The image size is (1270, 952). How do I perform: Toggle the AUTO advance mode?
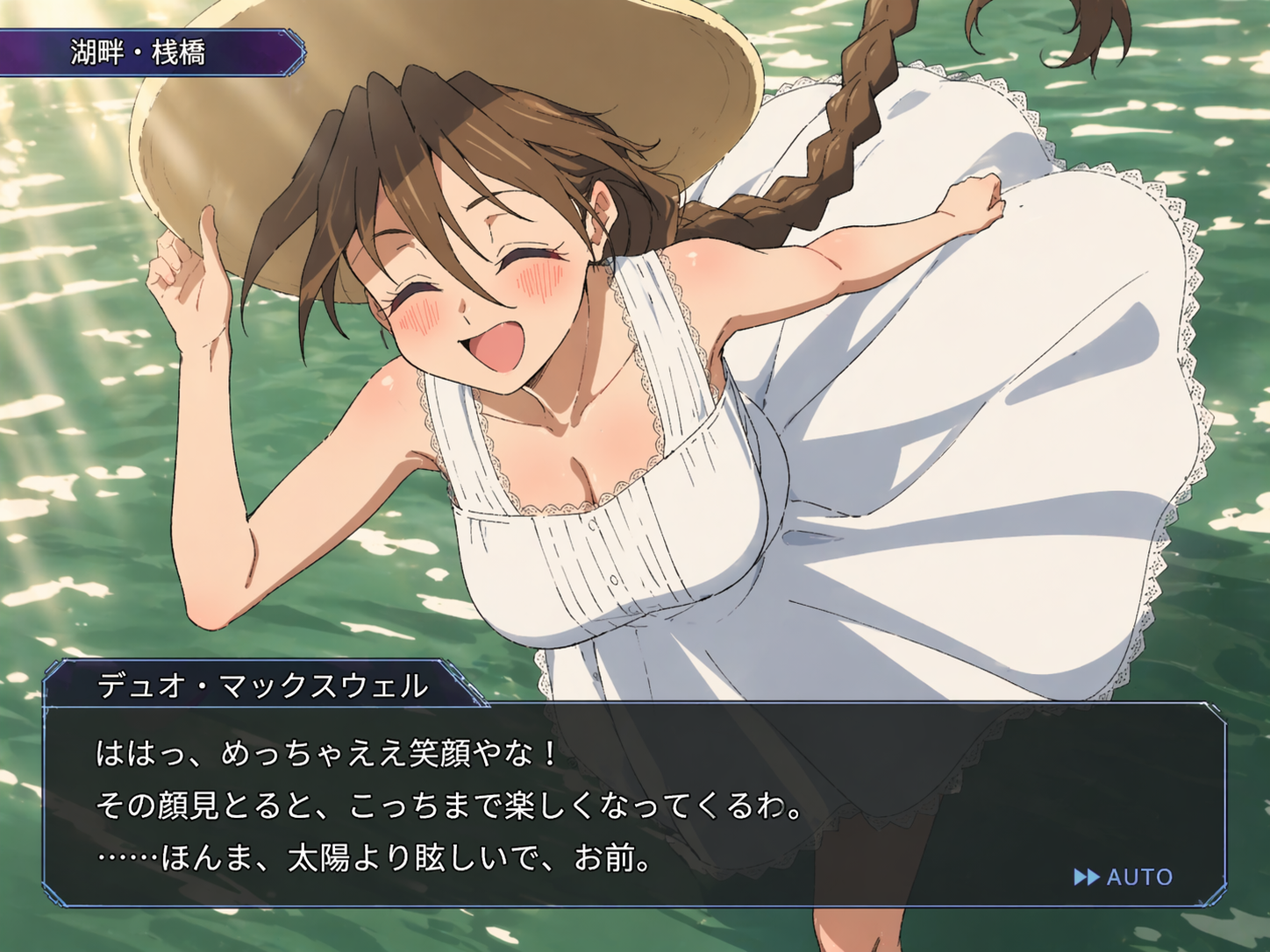(1124, 877)
